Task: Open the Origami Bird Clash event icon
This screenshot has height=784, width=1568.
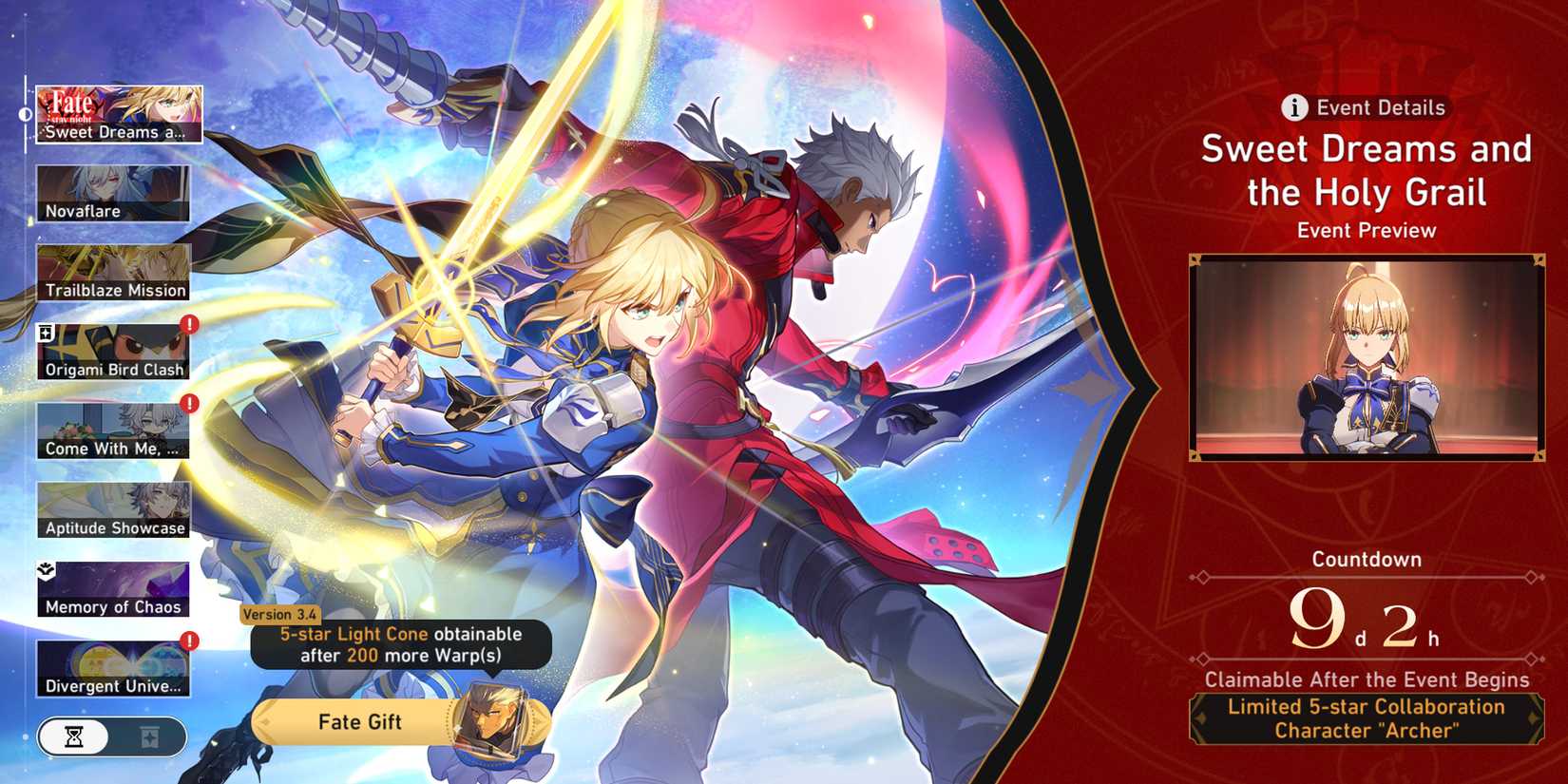Action: coord(113,350)
